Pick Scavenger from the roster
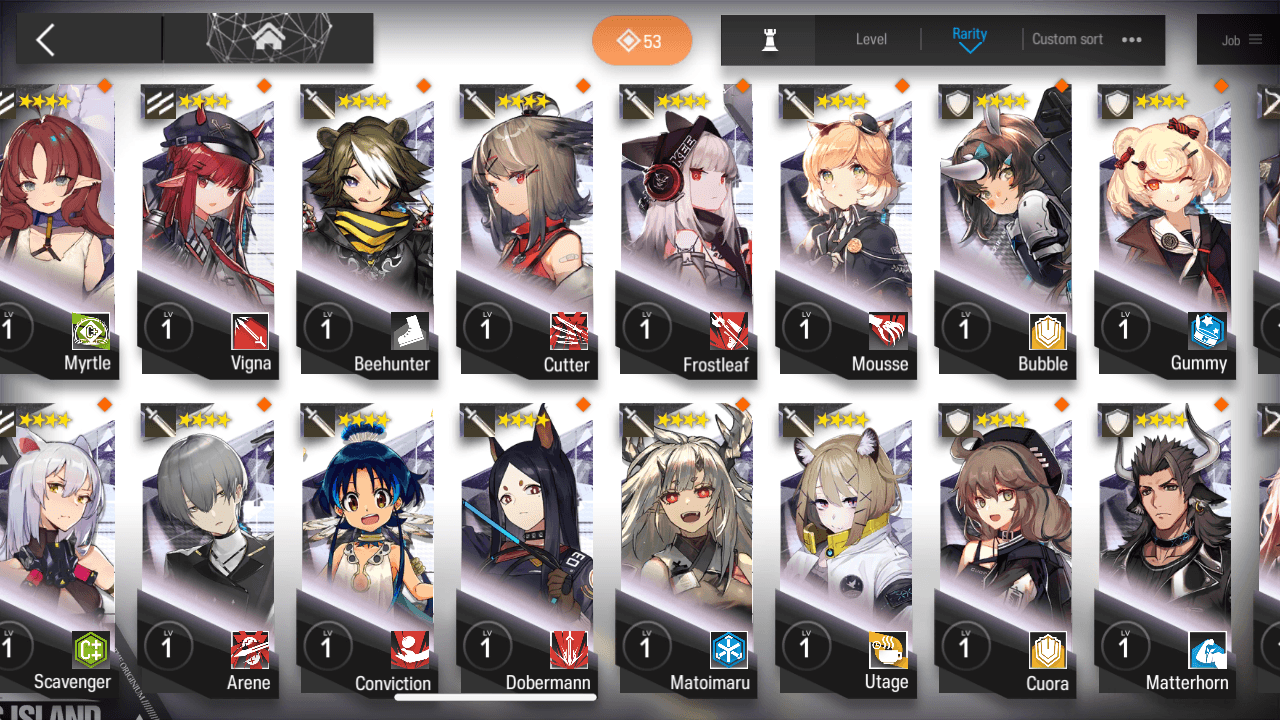 pos(58,550)
